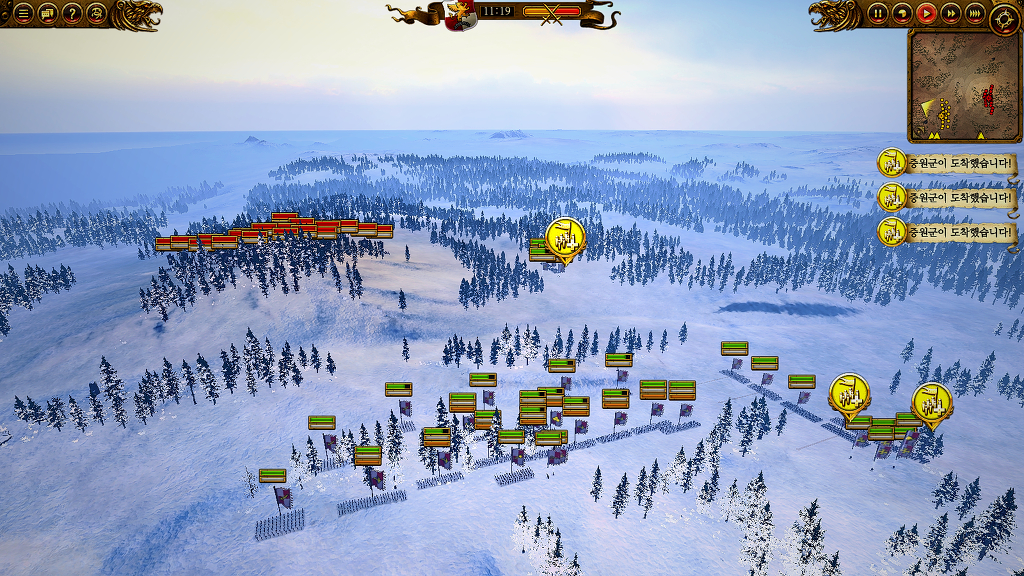Click the compass star button above the minimap
Screen dimensions: 1024x576
coord(1004,17)
